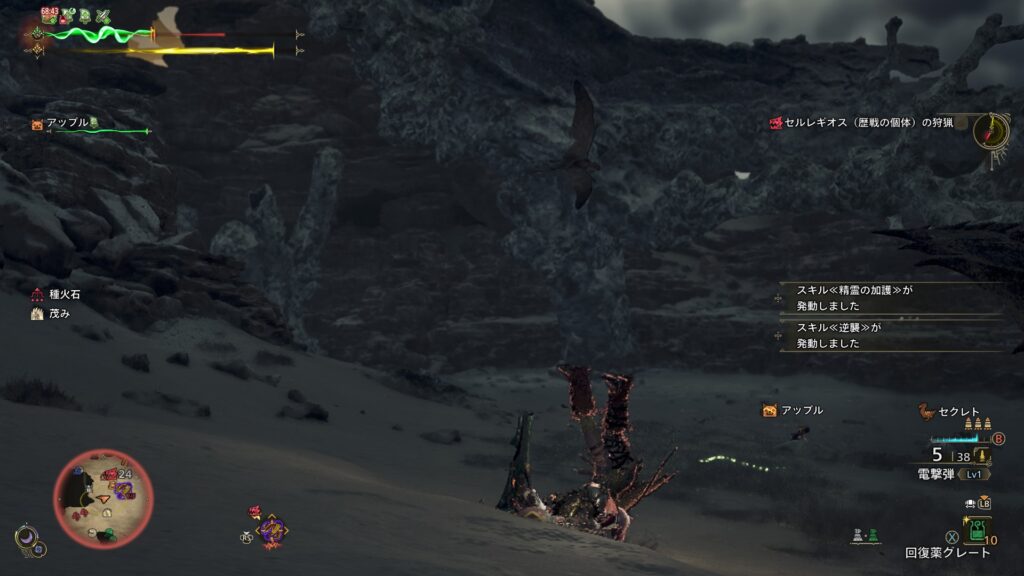Click the quest compass icon
The image size is (1024, 576).
pyautogui.click(x=989, y=132)
